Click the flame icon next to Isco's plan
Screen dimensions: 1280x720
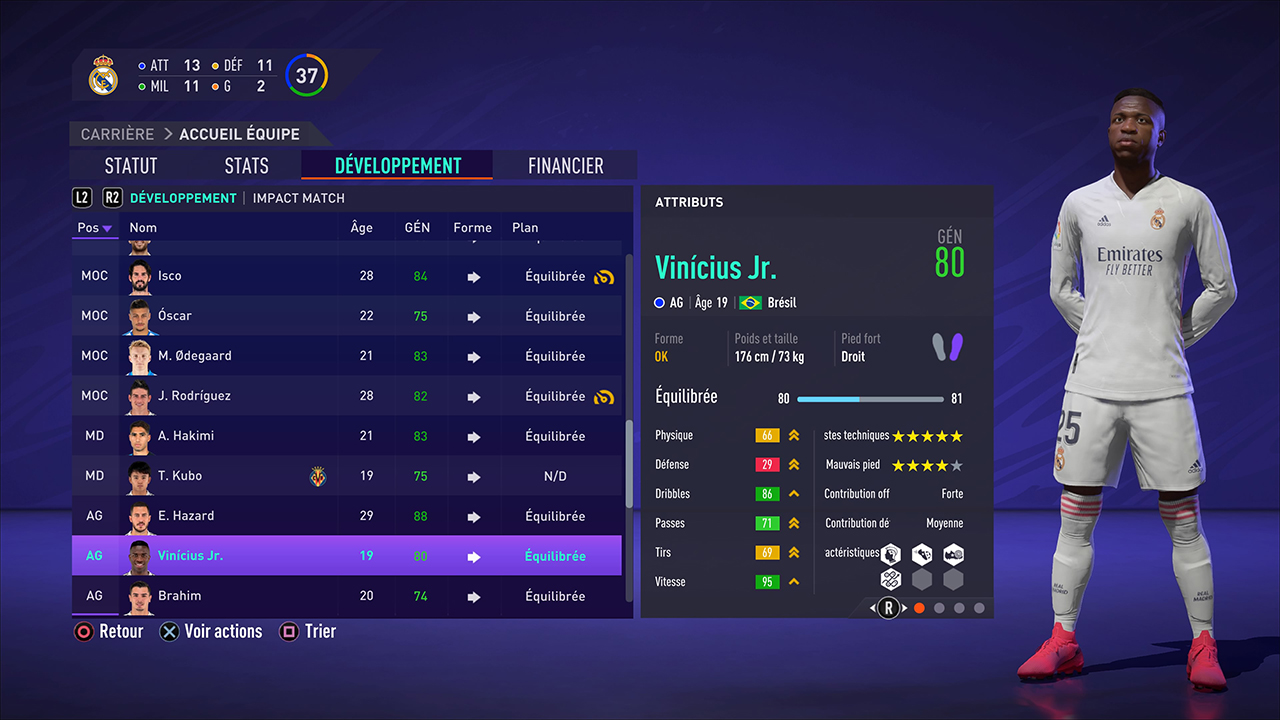point(604,275)
